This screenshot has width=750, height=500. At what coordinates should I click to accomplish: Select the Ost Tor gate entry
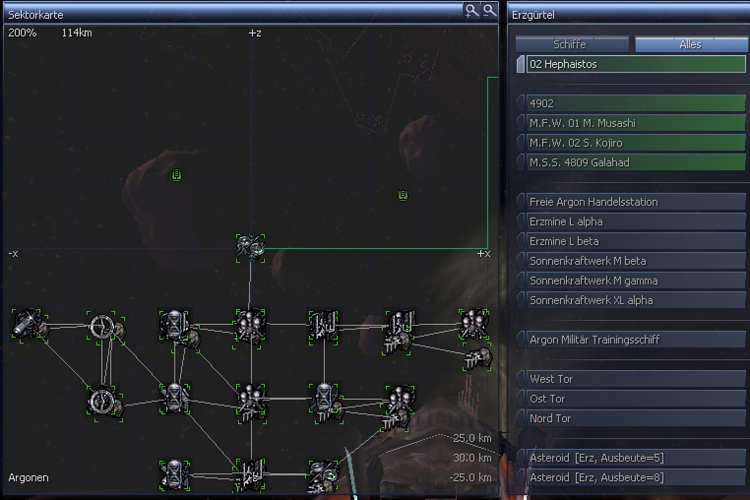coord(635,399)
